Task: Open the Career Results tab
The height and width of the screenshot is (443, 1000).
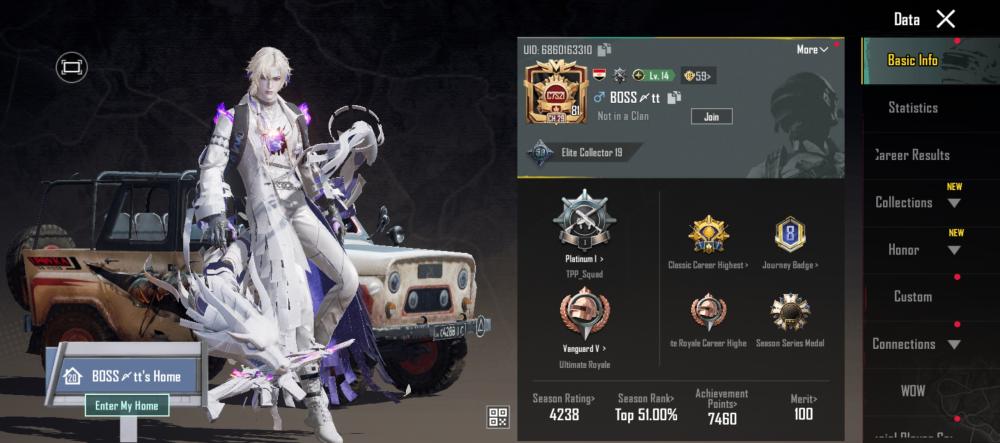Action: pyautogui.click(x=913, y=155)
